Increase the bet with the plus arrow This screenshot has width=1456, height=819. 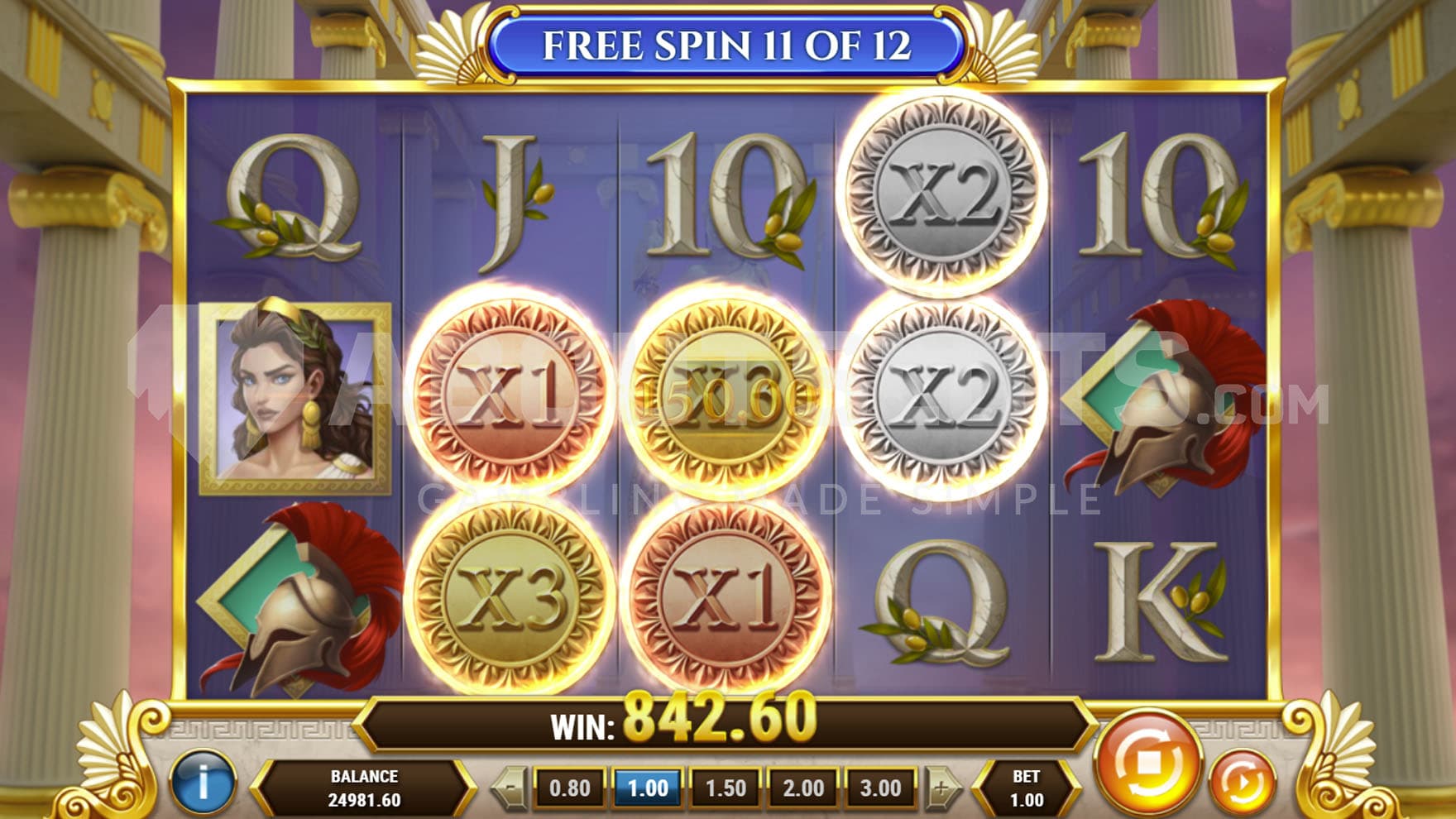tap(941, 788)
